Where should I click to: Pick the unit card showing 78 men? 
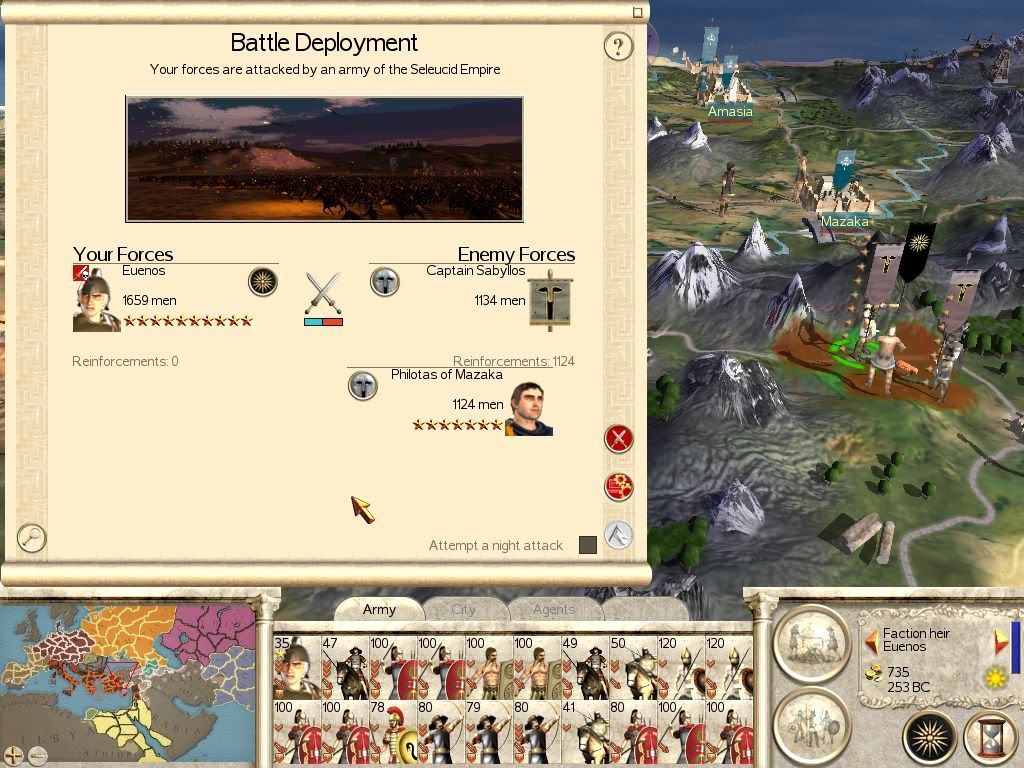pyautogui.click(x=392, y=732)
